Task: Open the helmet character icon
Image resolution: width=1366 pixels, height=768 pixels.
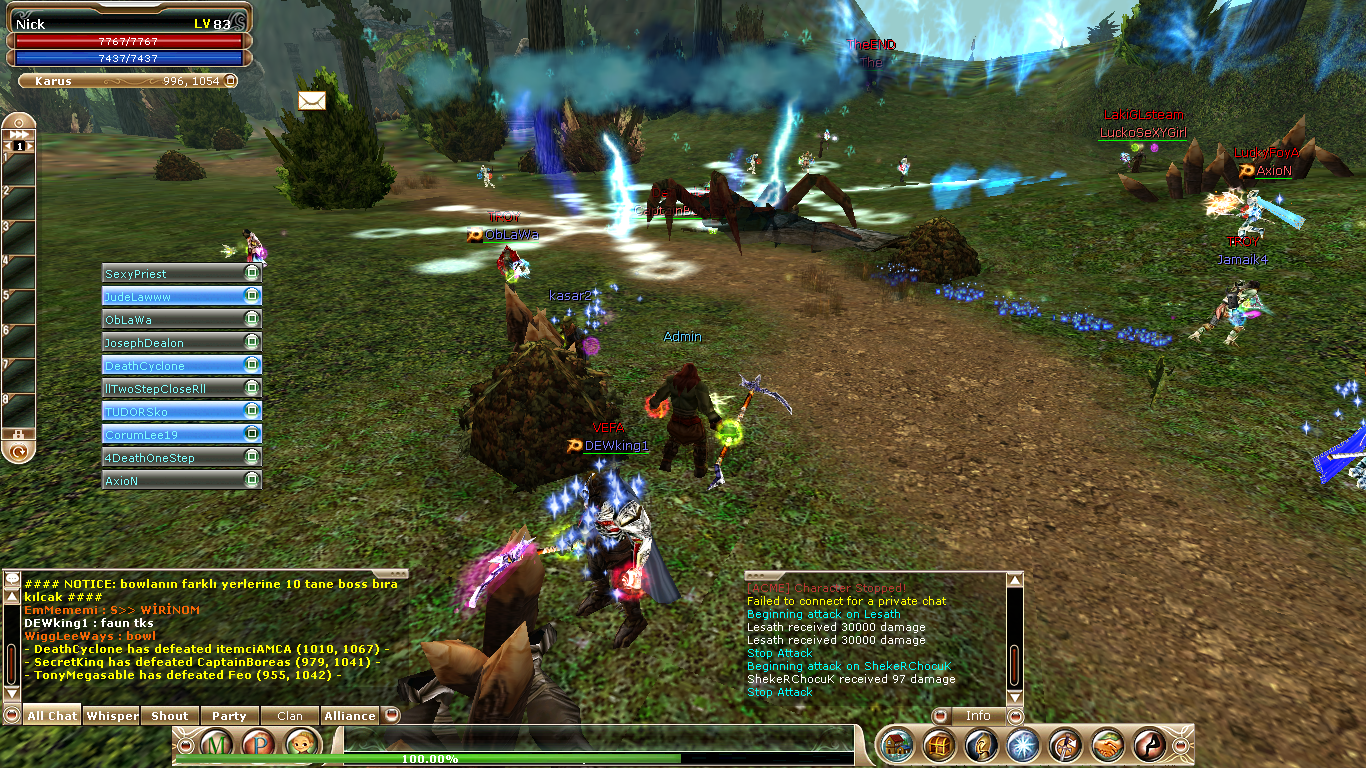Action: click(x=981, y=745)
